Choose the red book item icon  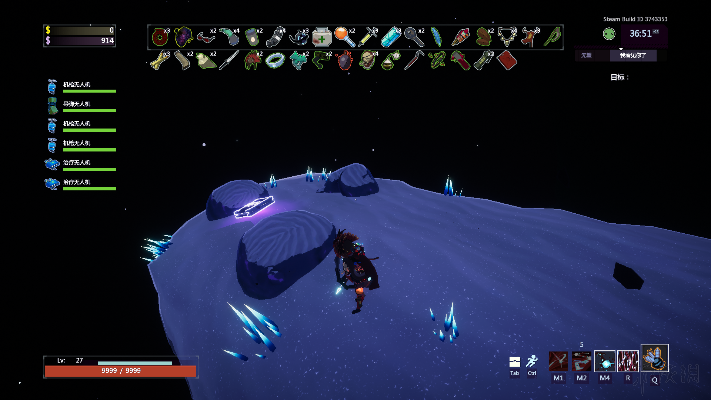click(506, 60)
